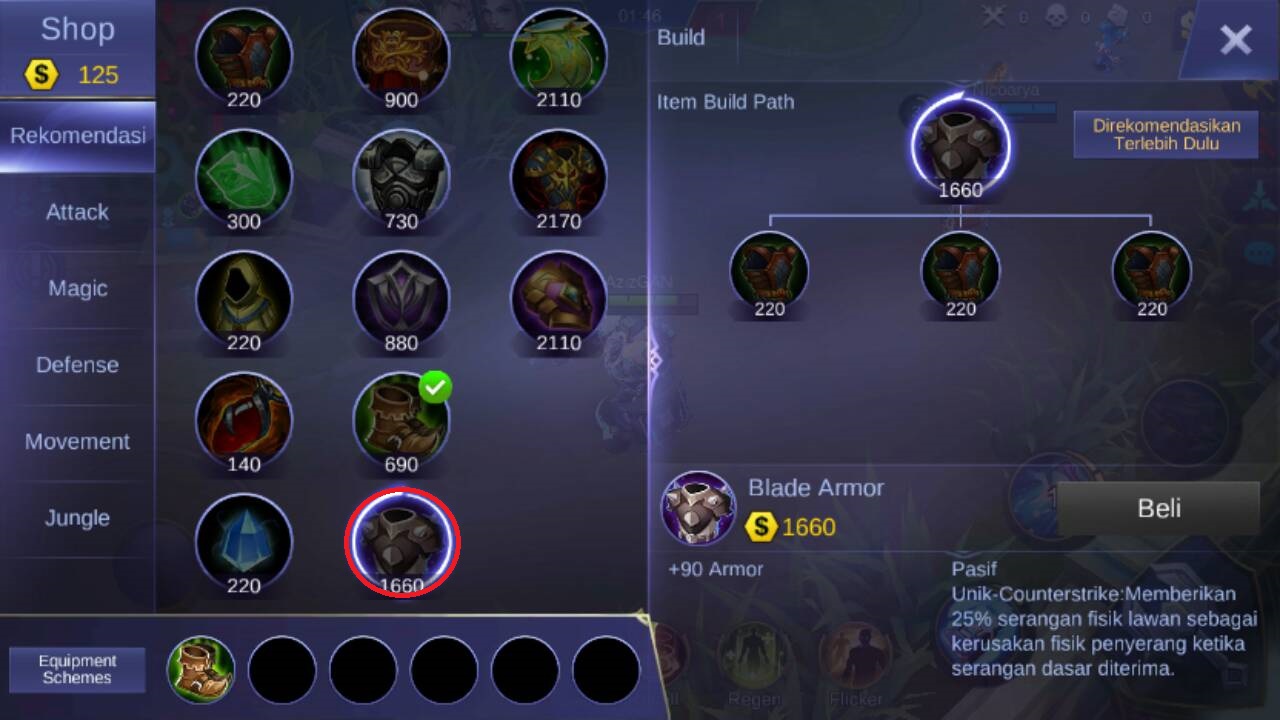Buy Blade Armor with the Beli button

pyautogui.click(x=1158, y=508)
